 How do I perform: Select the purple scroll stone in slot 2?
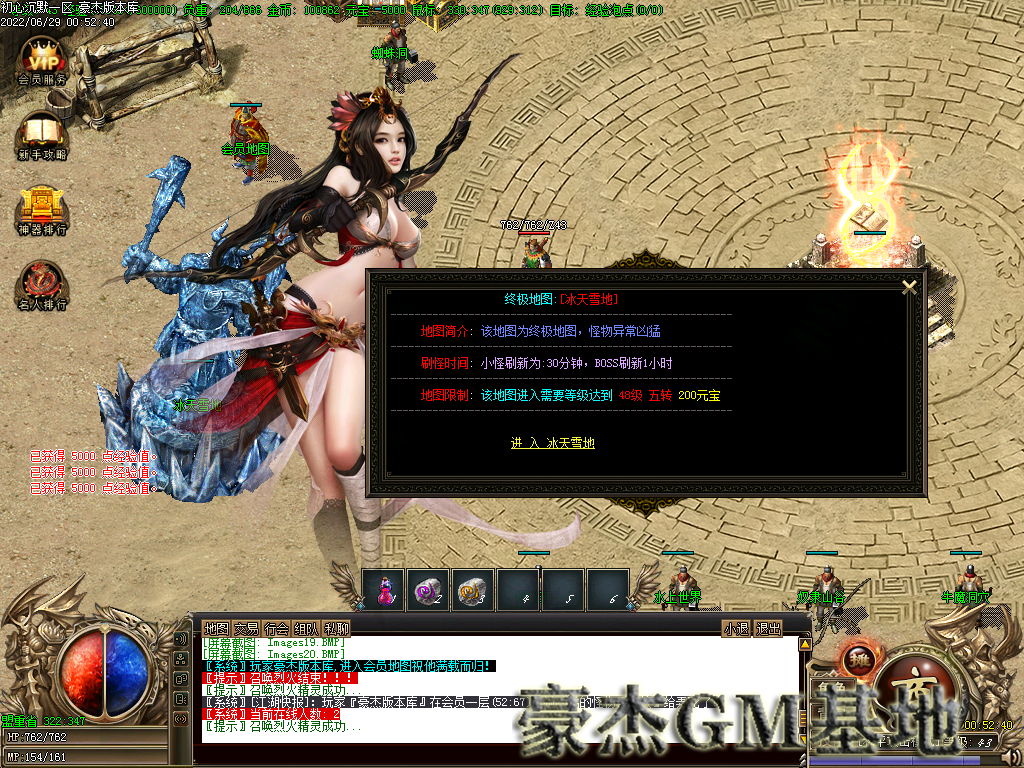pos(428,591)
